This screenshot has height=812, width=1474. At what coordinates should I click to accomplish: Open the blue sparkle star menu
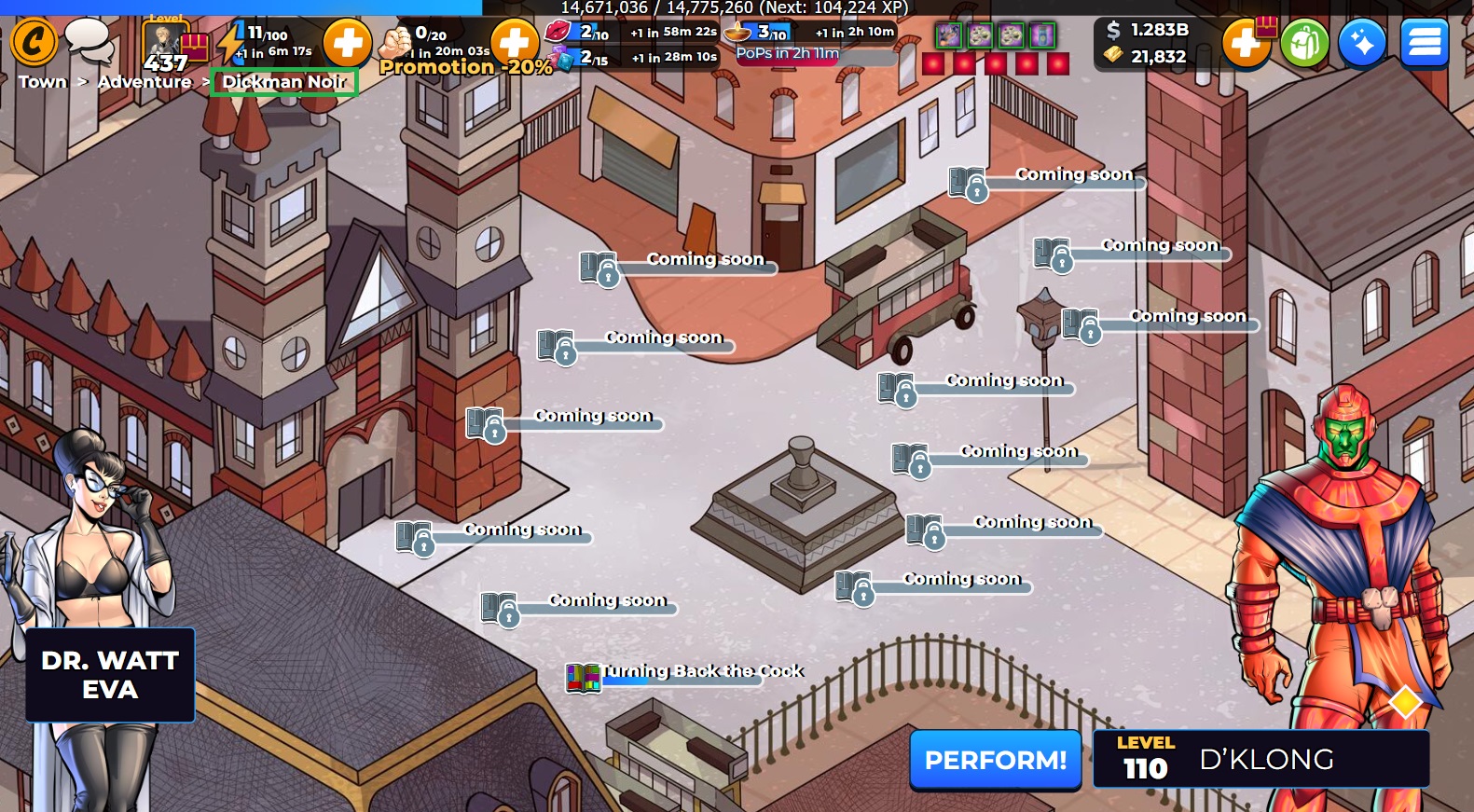click(x=1361, y=43)
